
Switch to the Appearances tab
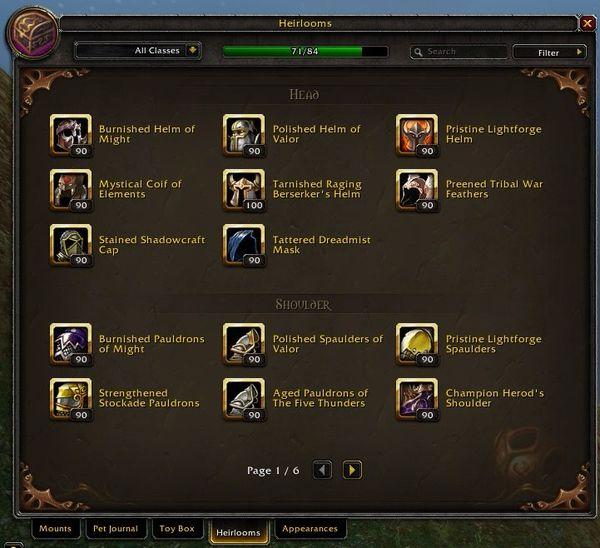coord(310,529)
